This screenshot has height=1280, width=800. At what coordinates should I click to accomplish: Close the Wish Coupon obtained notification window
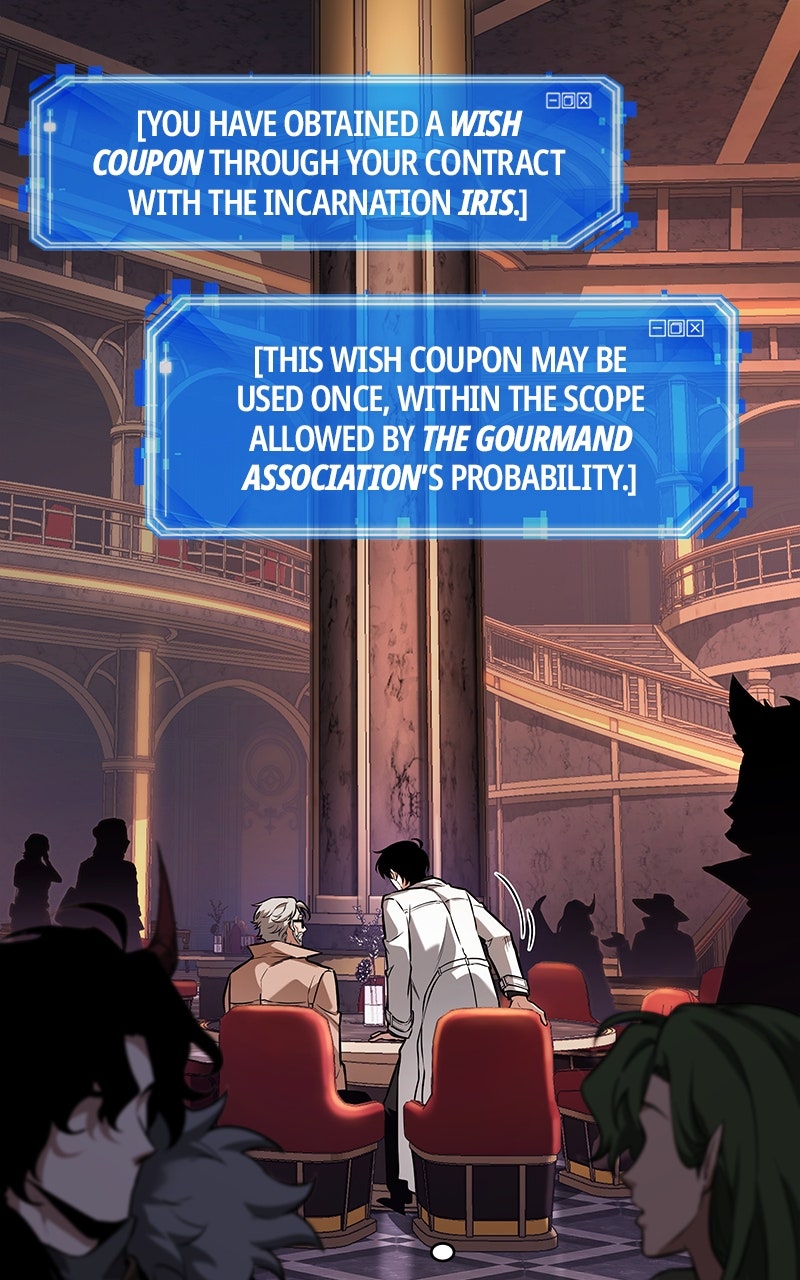point(585,100)
